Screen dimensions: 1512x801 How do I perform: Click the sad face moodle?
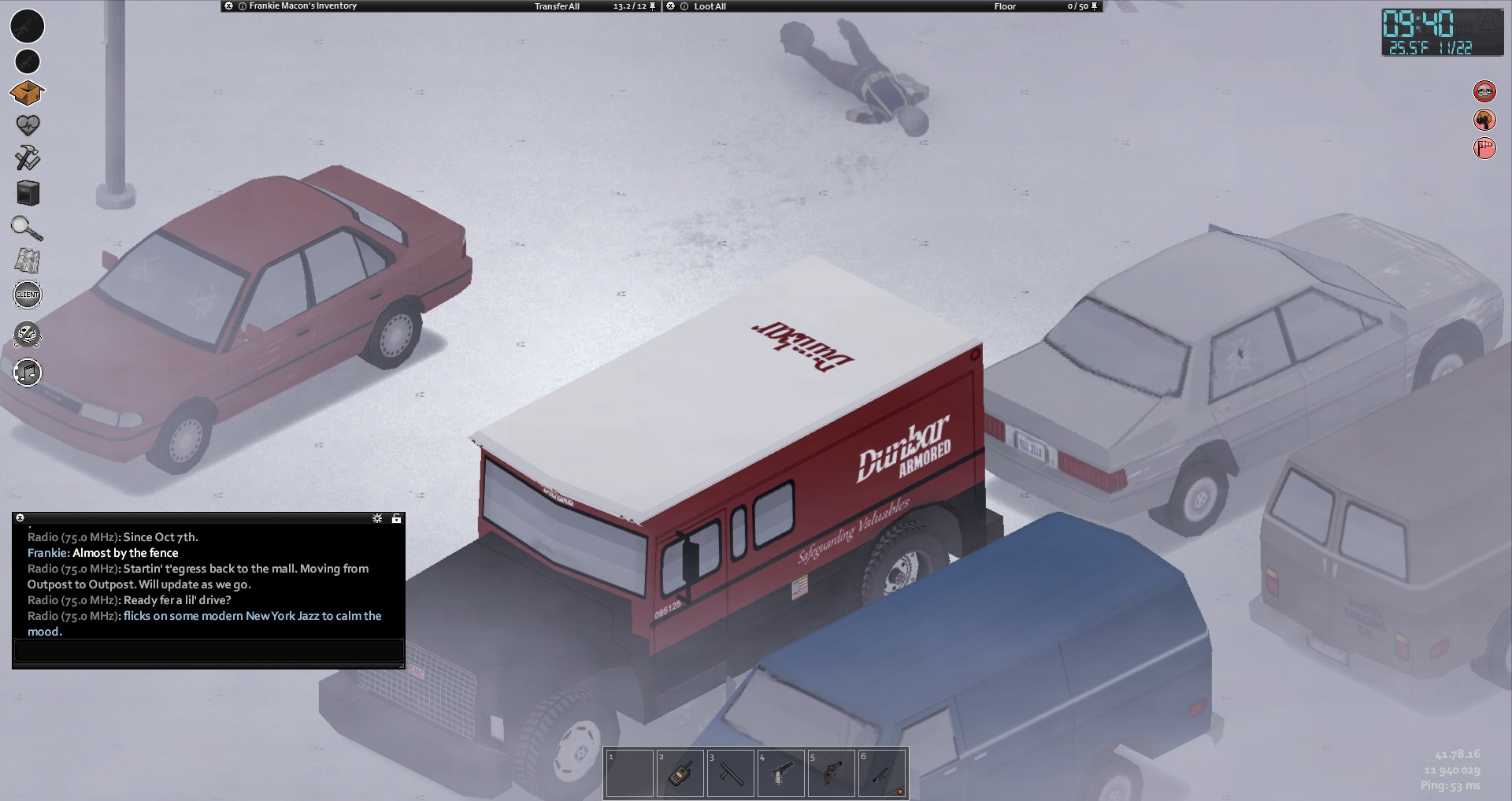tap(1484, 91)
